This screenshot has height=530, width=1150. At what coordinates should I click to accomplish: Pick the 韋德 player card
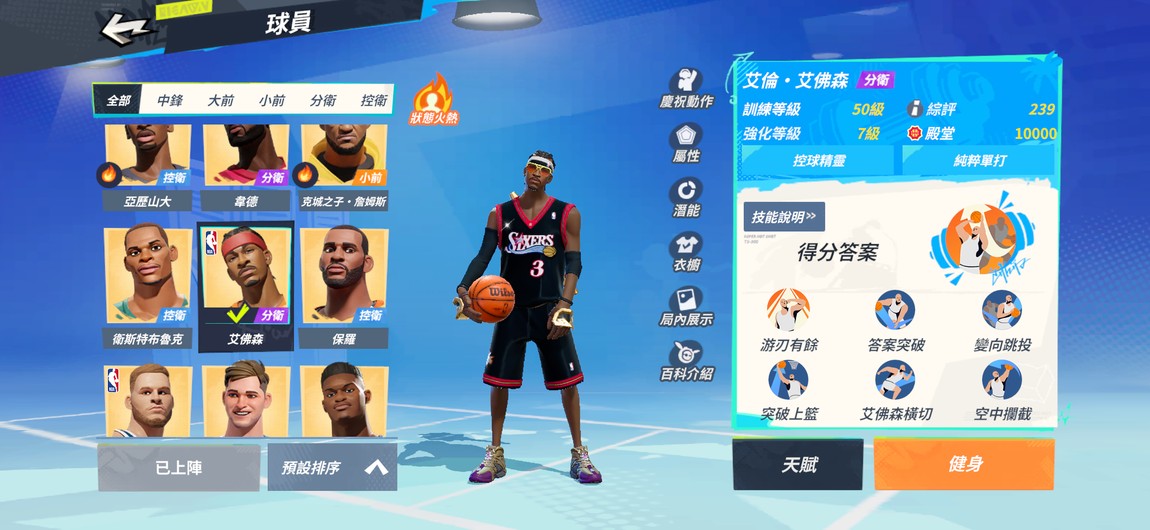click(x=246, y=165)
